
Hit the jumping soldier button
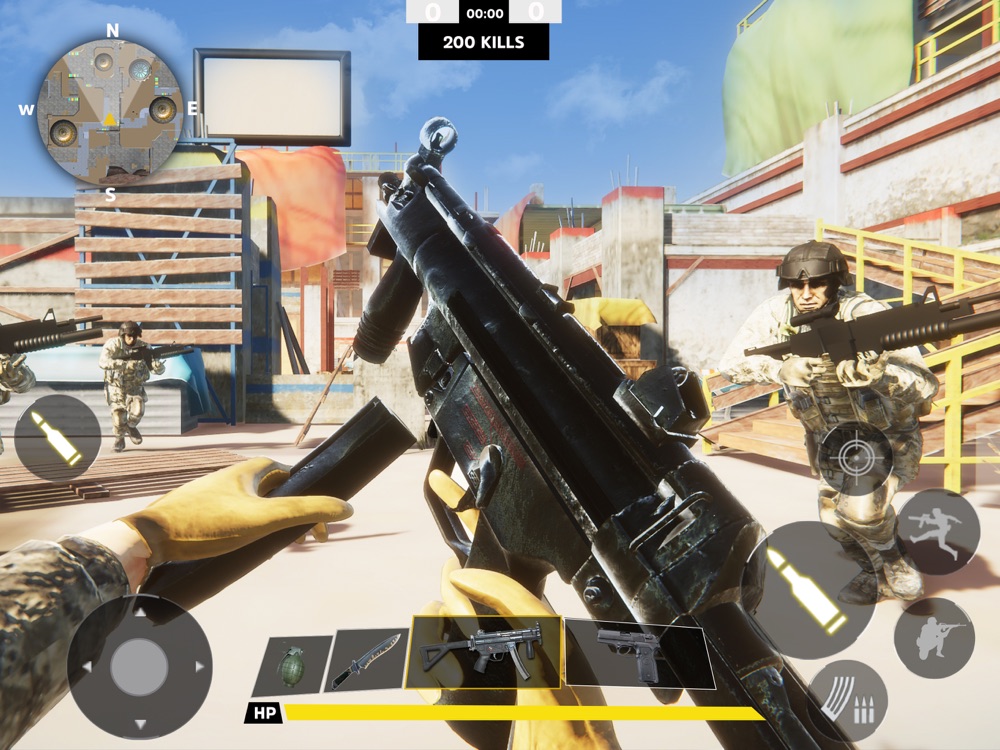(x=937, y=532)
